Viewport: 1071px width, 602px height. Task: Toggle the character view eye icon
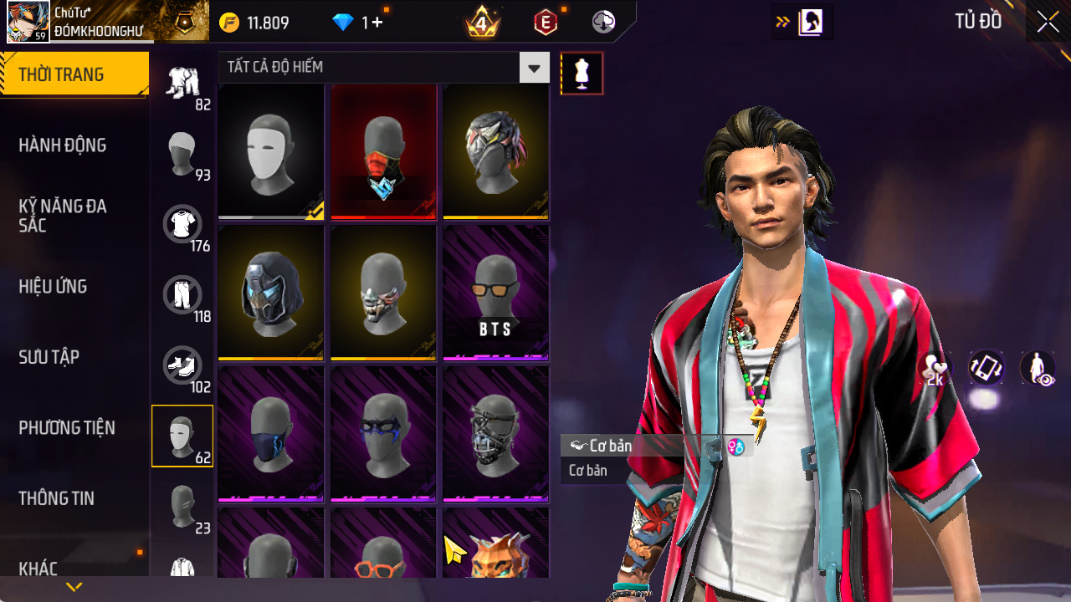pos(1037,368)
